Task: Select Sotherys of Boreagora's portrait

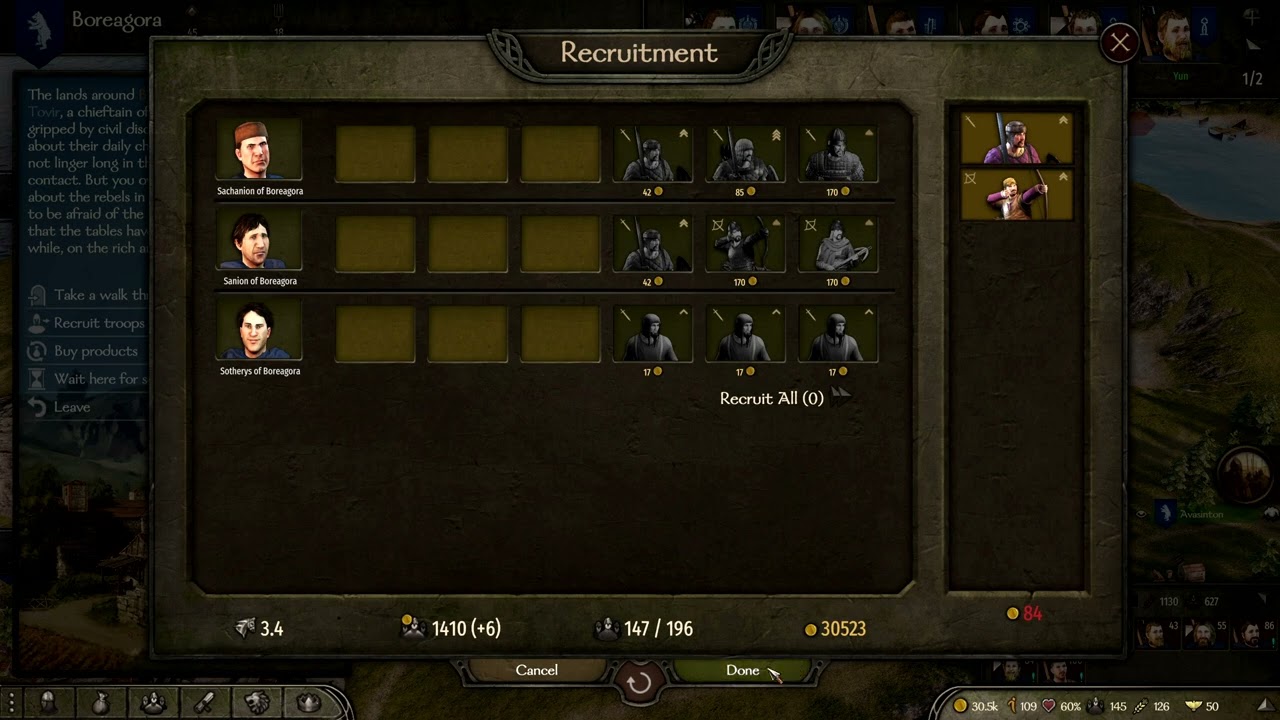Action: [259, 331]
